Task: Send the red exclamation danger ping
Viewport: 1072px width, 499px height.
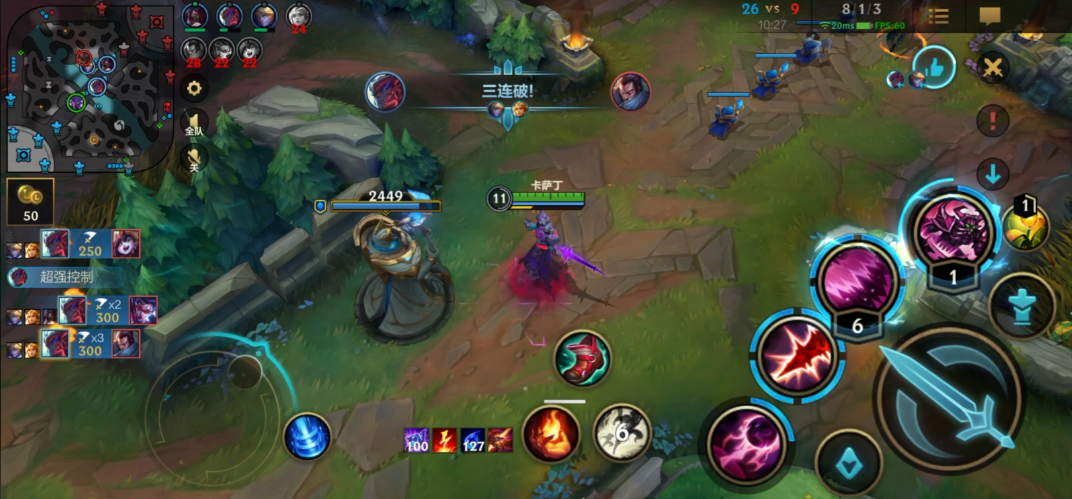Action: (993, 122)
